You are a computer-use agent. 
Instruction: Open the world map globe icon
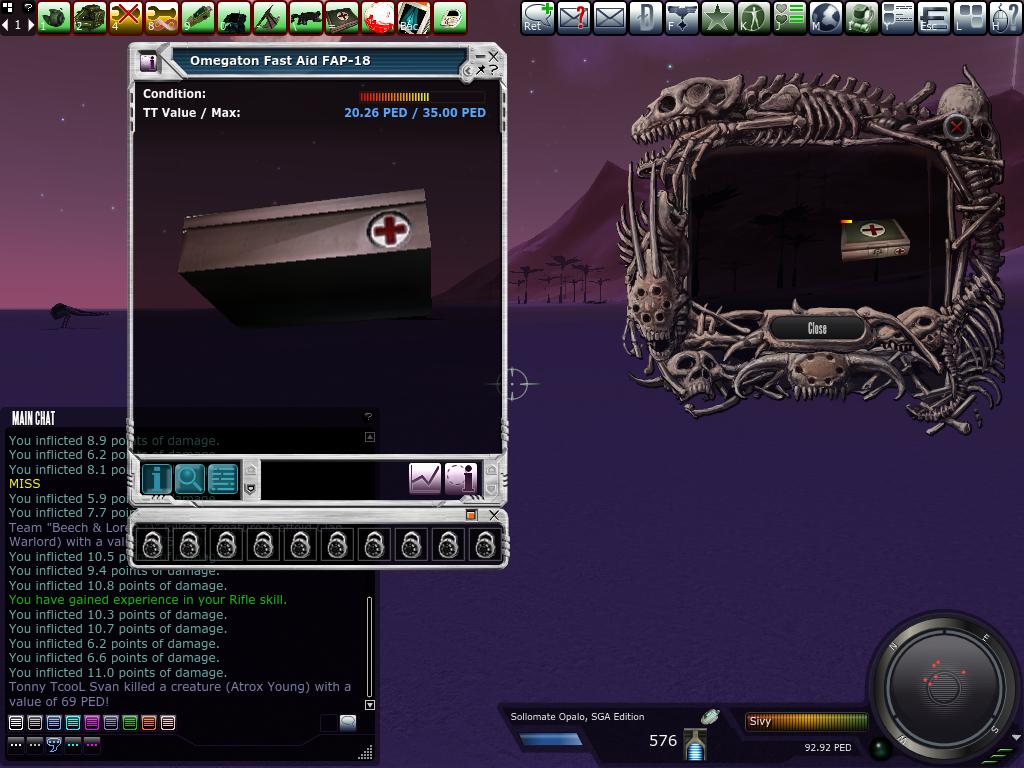click(825, 17)
